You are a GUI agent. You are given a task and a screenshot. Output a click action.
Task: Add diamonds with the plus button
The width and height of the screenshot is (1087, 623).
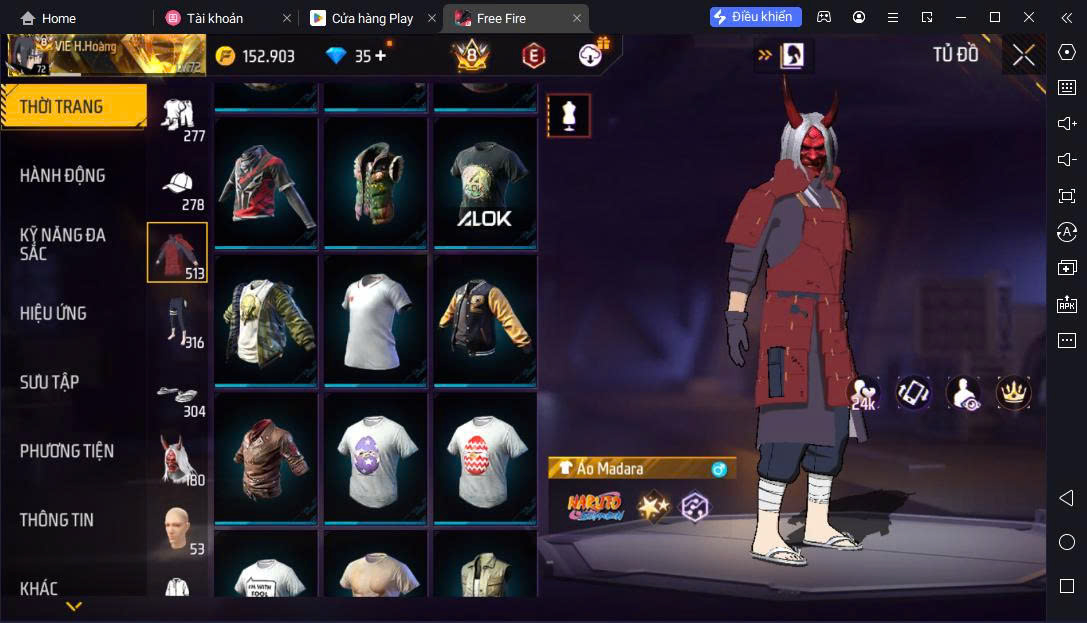pyautogui.click(x=380, y=56)
